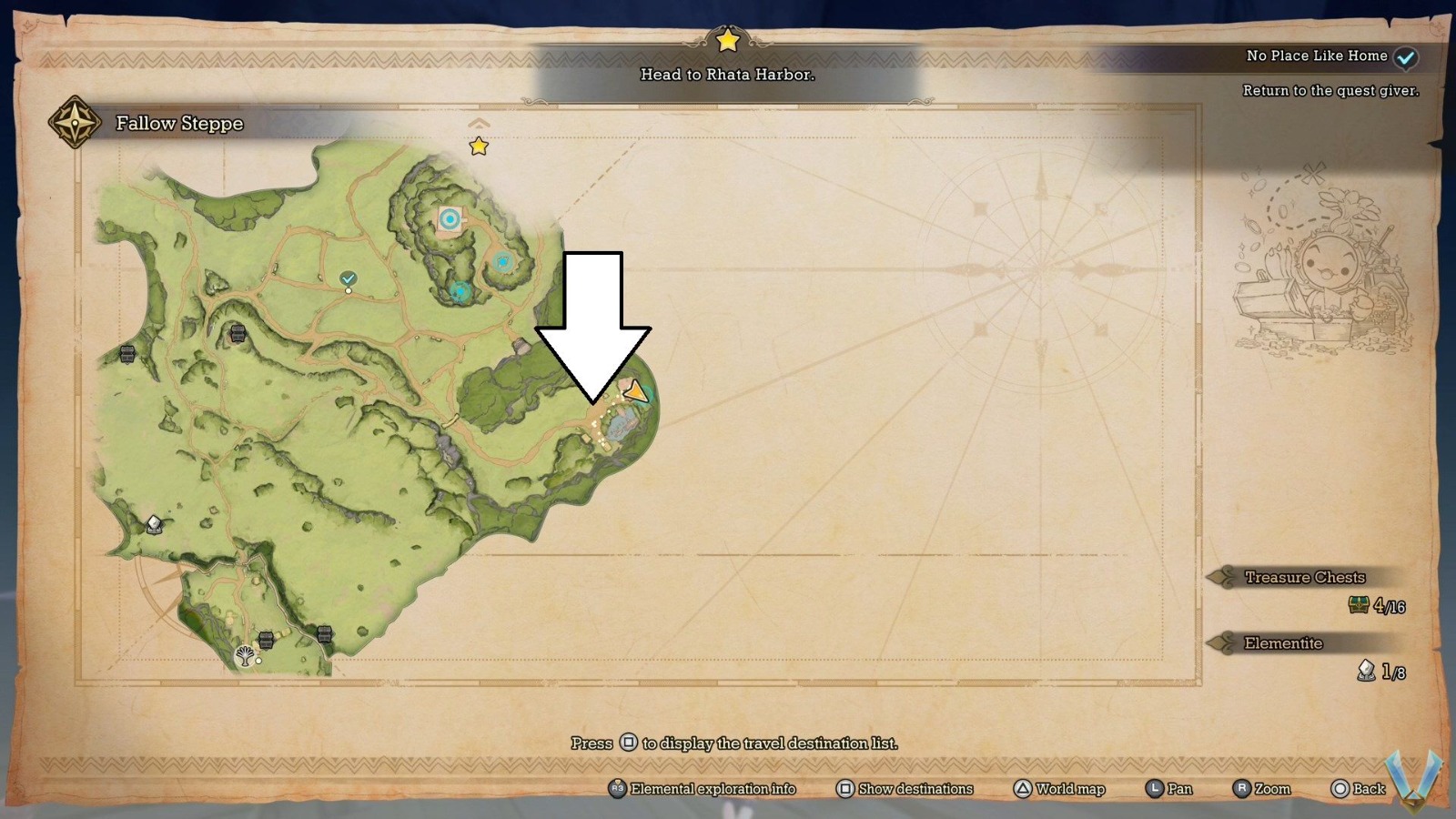
Task: Select the treasure chest icon near the western cliffs
Action: click(127, 354)
